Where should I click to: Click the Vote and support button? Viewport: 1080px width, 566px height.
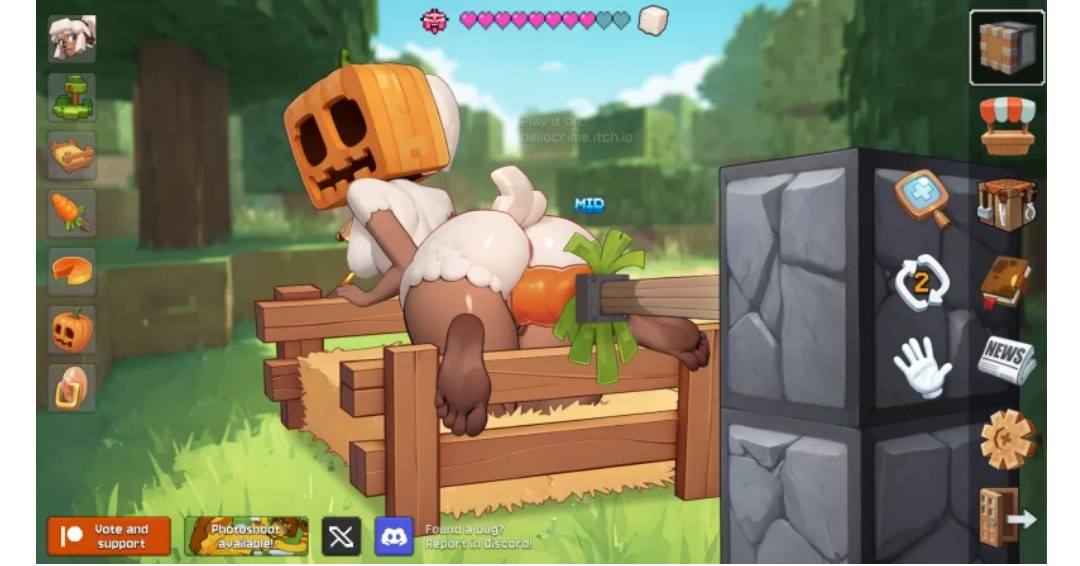coord(109,536)
